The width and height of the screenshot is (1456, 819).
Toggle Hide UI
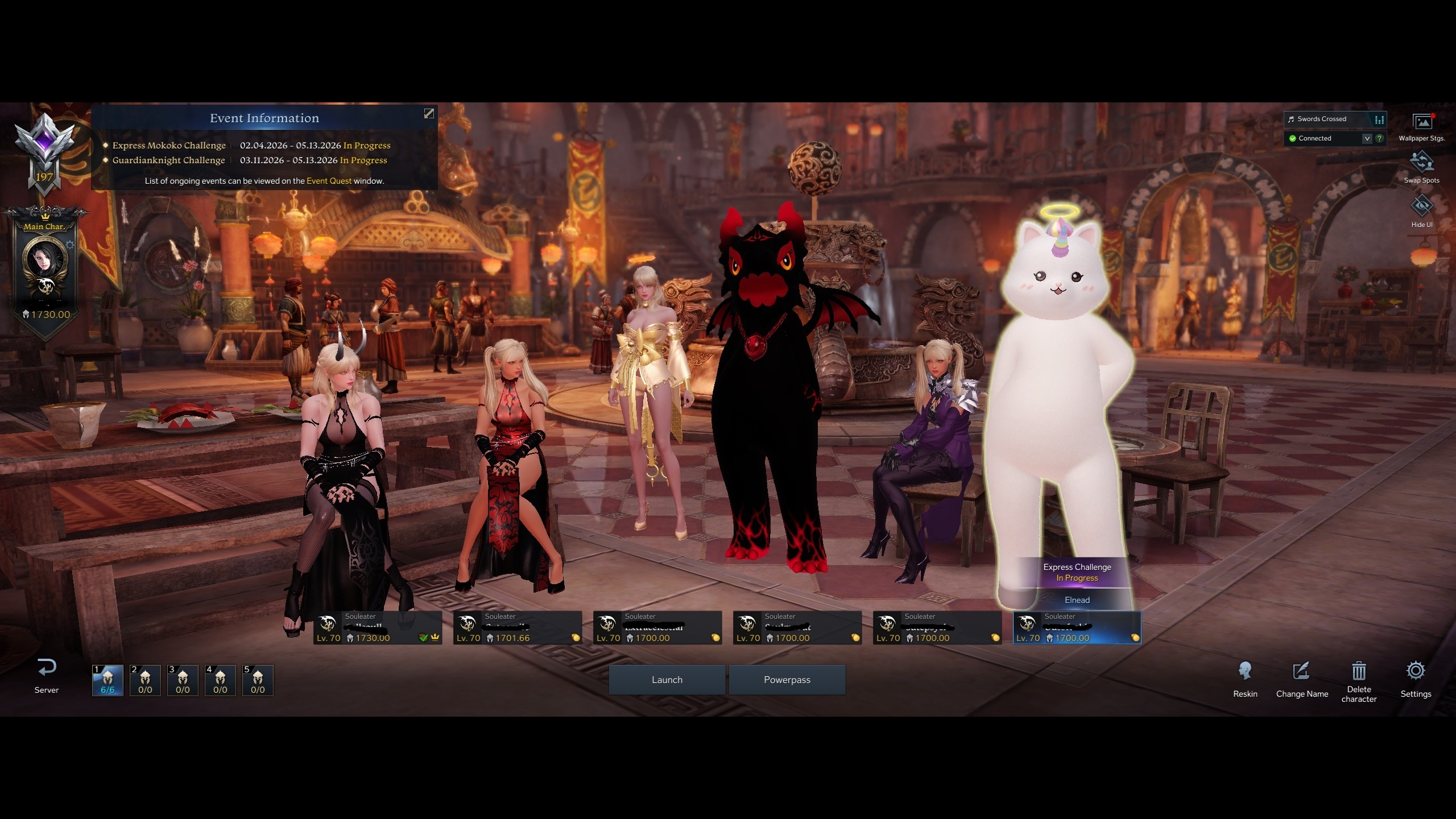tap(1421, 210)
